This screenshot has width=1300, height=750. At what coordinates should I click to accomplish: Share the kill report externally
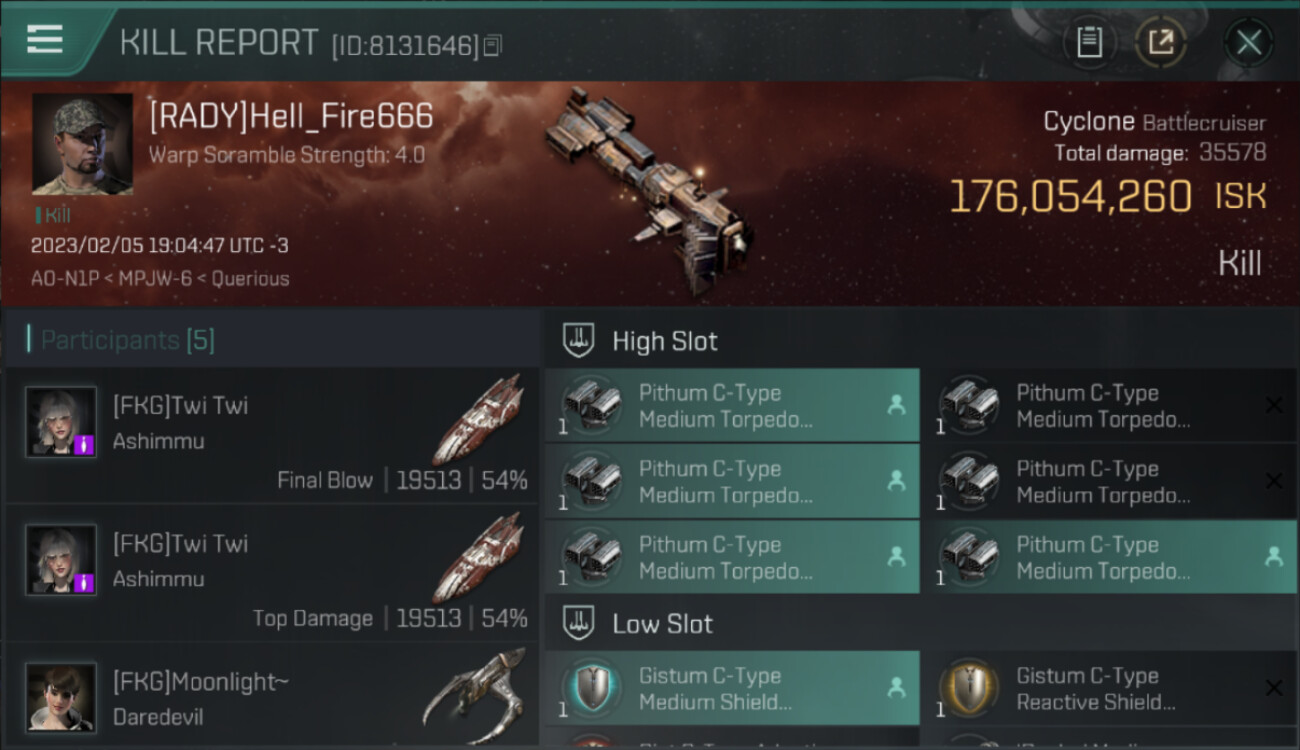pos(1160,42)
